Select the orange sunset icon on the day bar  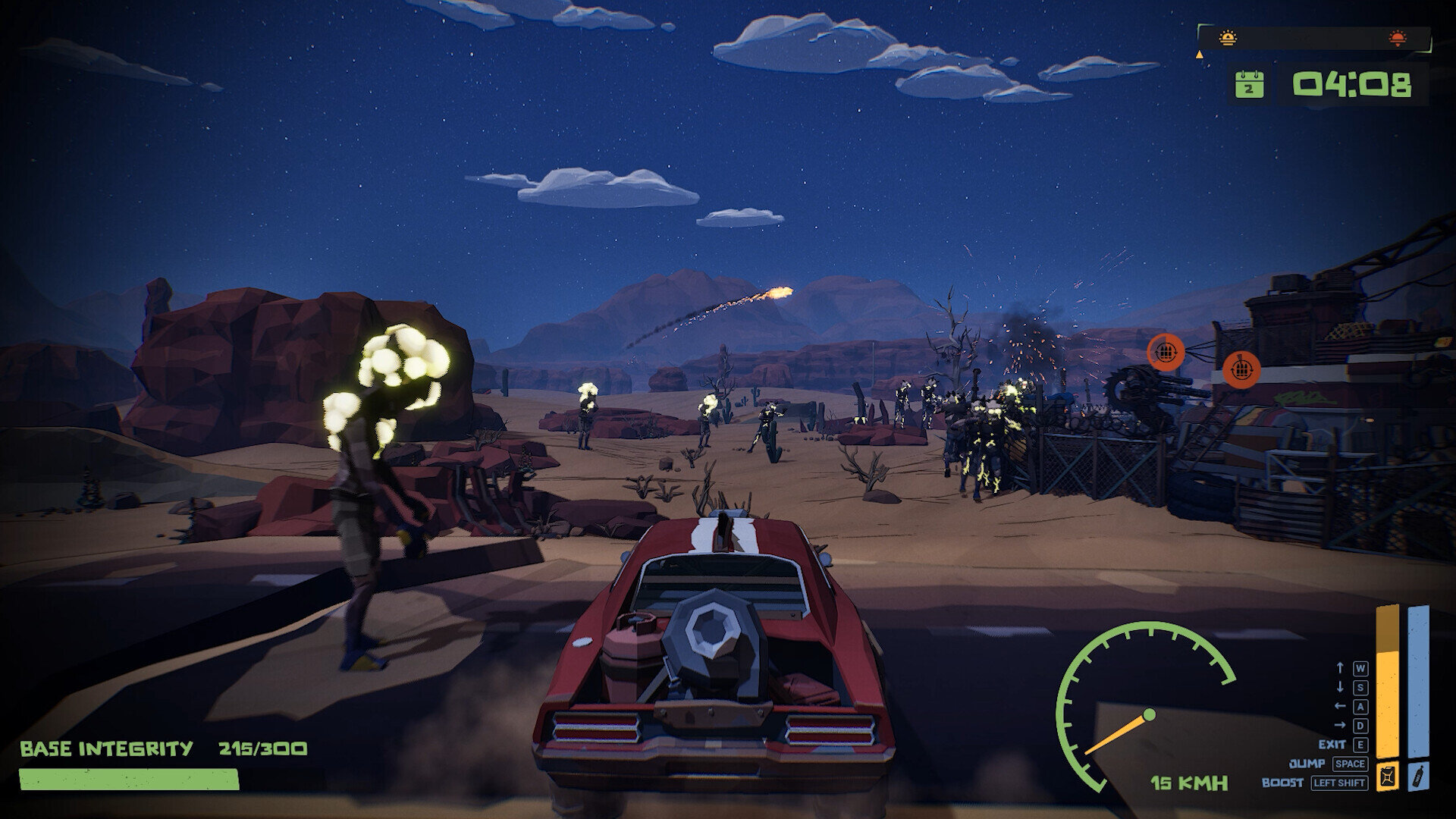point(1397,38)
